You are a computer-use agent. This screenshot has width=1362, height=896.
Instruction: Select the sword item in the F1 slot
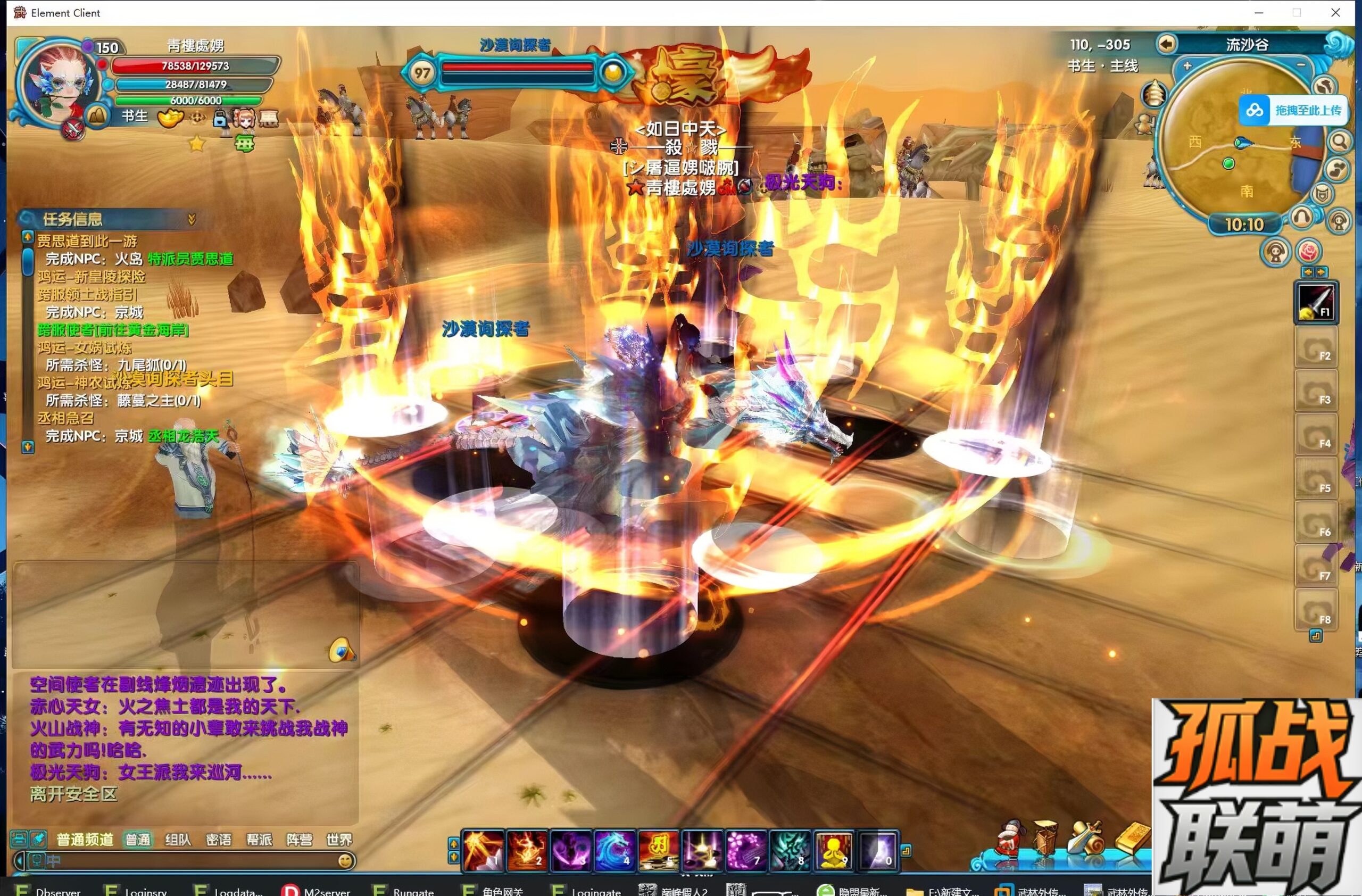click(1315, 302)
